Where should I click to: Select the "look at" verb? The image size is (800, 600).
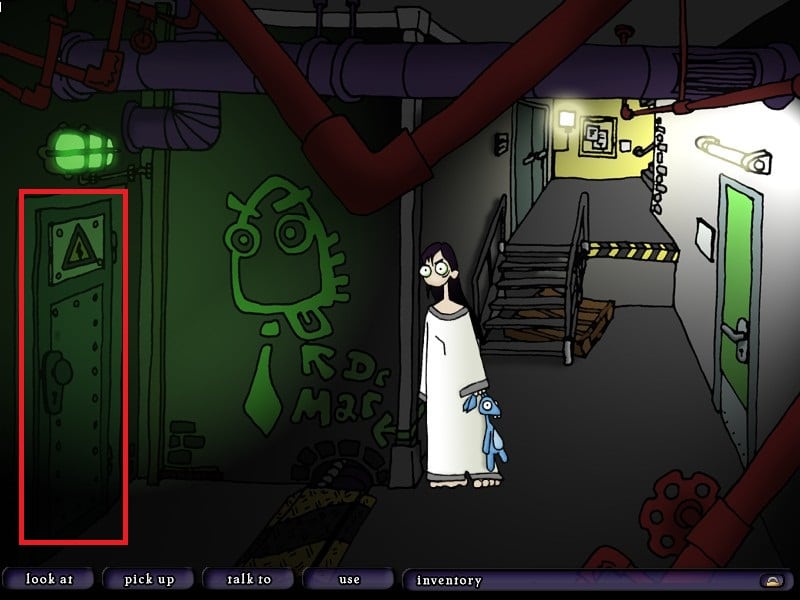[x=47, y=579]
